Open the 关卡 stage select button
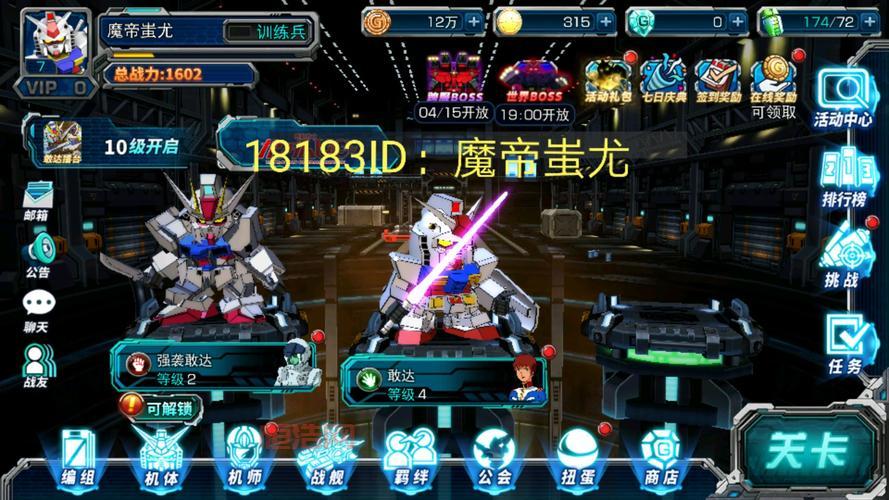 point(809,452)
